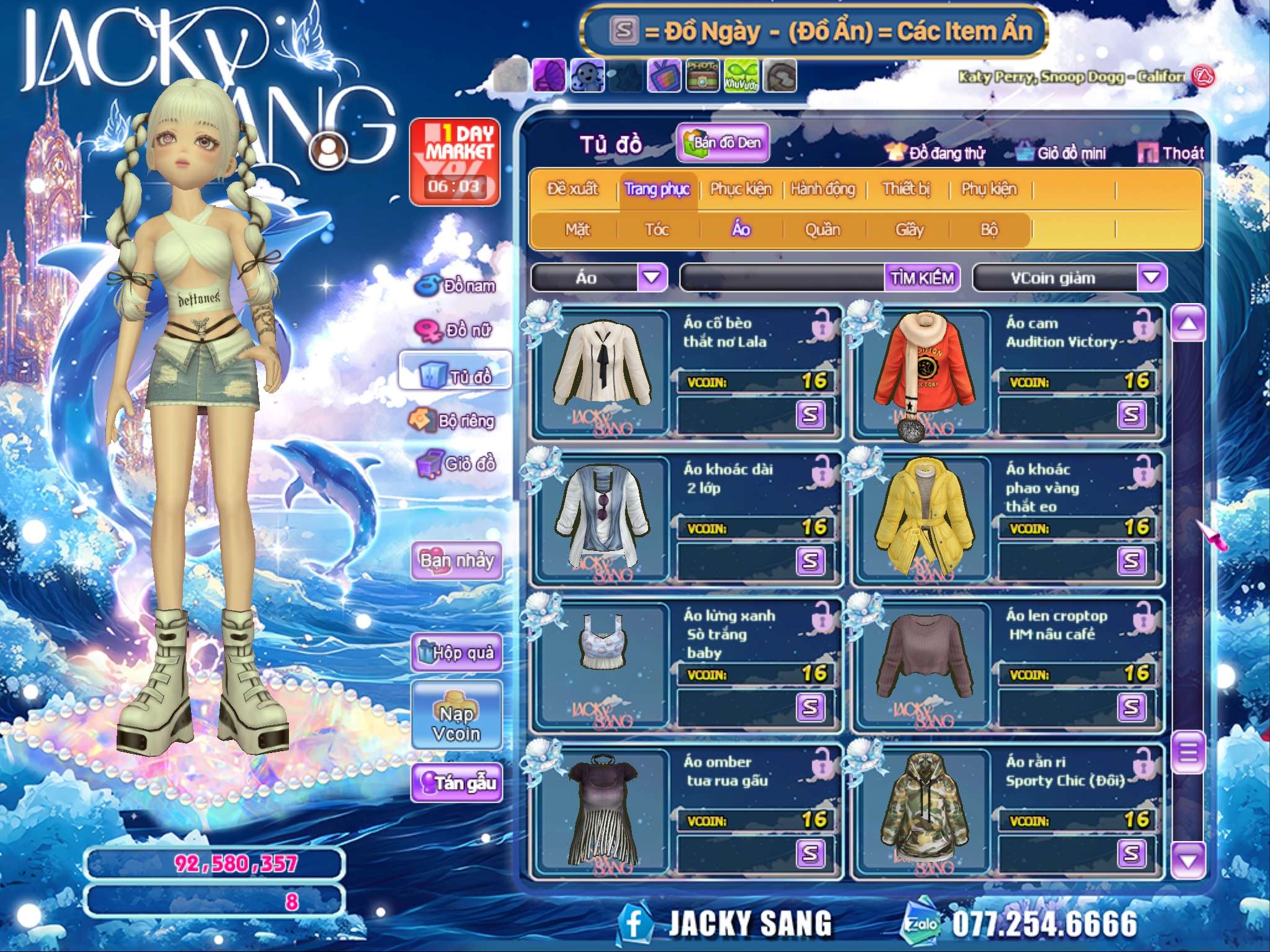
Task: Open the Giỏ đồ cart menu
Action: tap(456, 464)
